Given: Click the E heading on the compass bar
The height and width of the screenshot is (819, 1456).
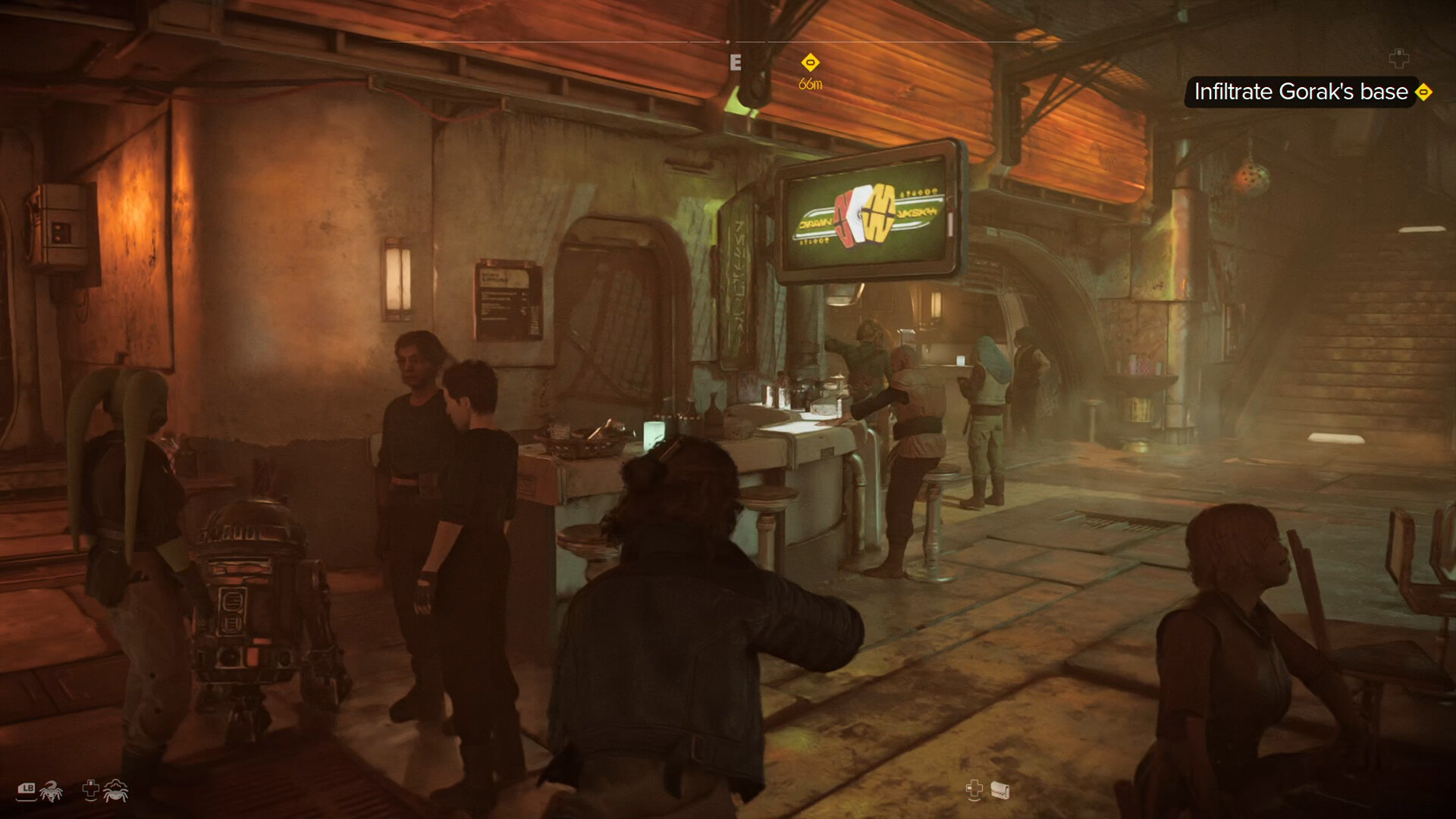Looking at the screenshot, I should [x=734, y=62].
